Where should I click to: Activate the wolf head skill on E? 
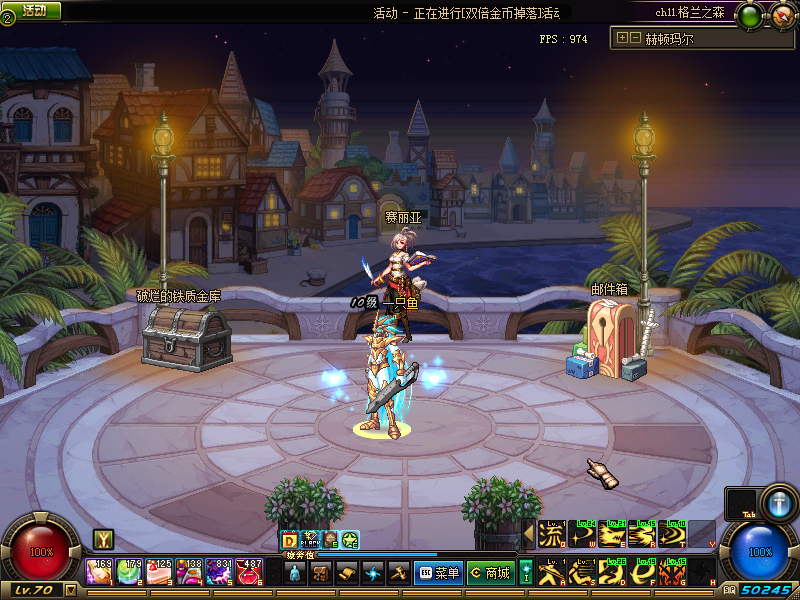coord(612,534)
